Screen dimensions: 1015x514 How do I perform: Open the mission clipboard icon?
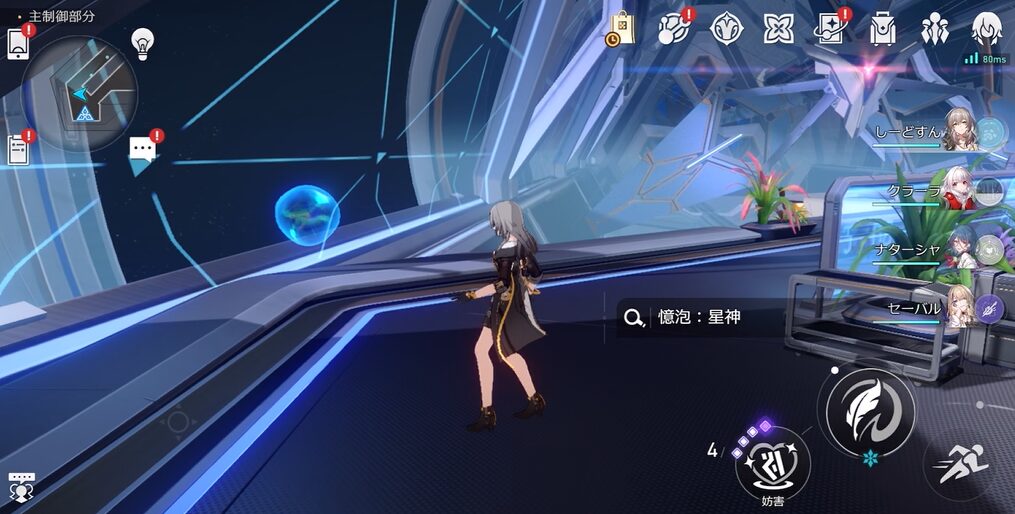point(18,150)
